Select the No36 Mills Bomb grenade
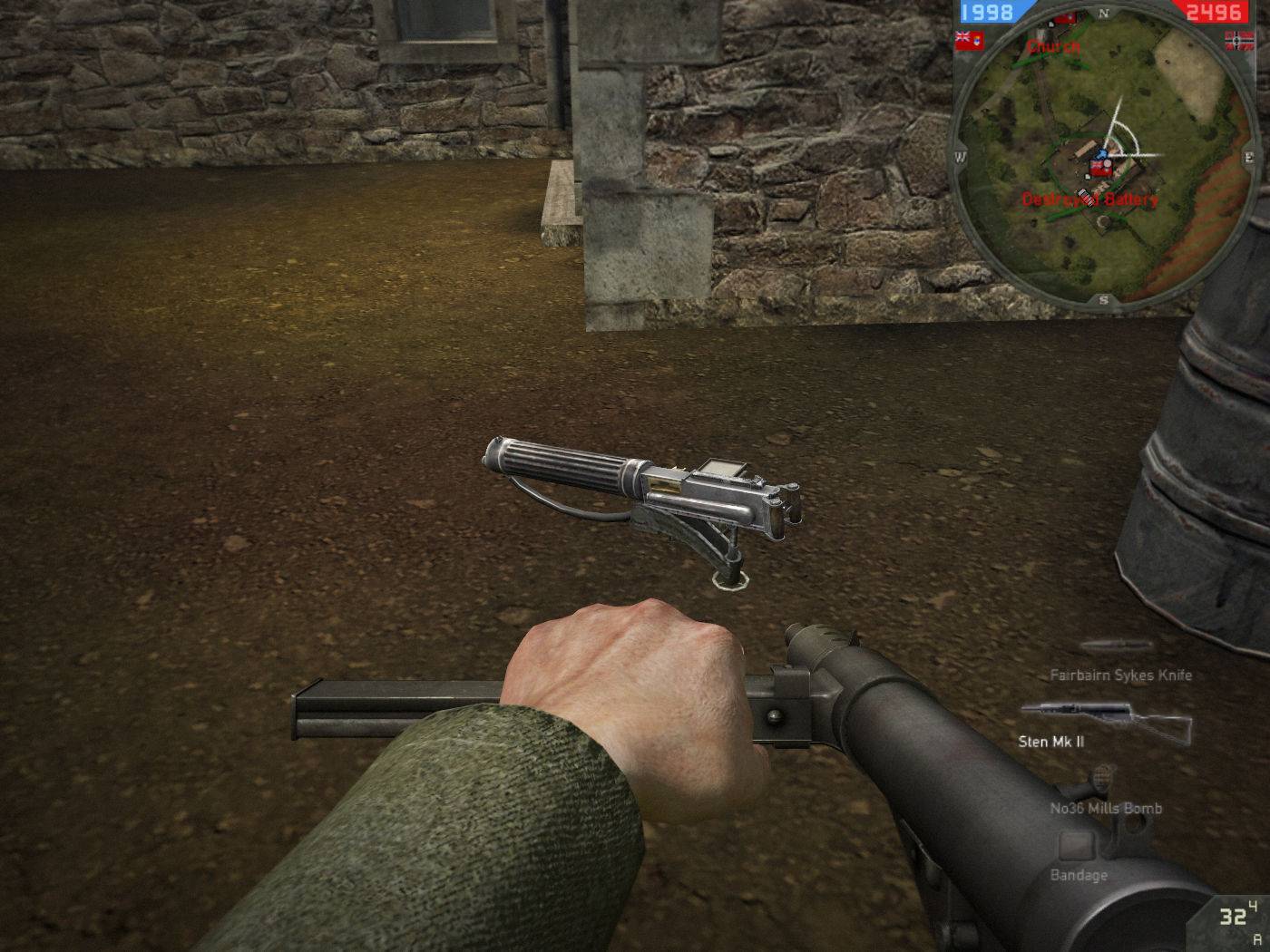This screenshot has width=1270, height=952. 1105,806
